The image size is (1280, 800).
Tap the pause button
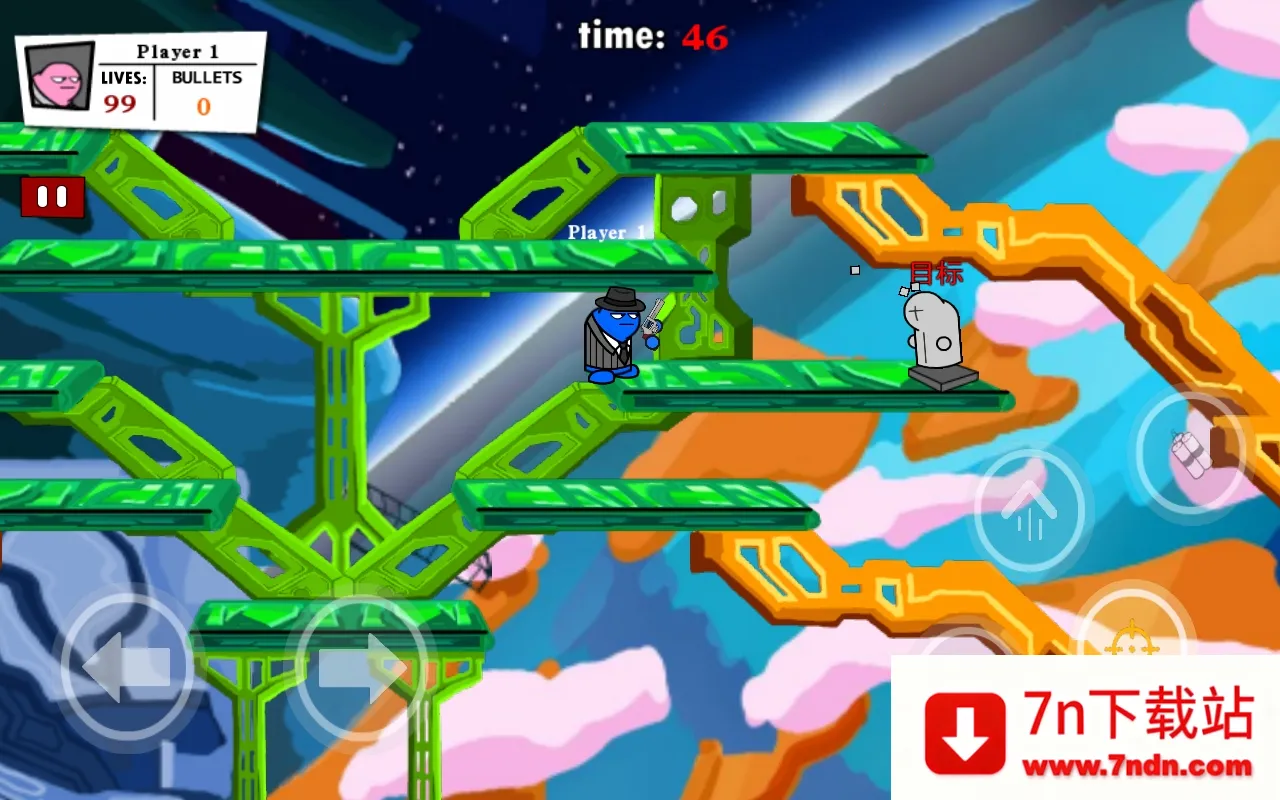coord(50,196)
